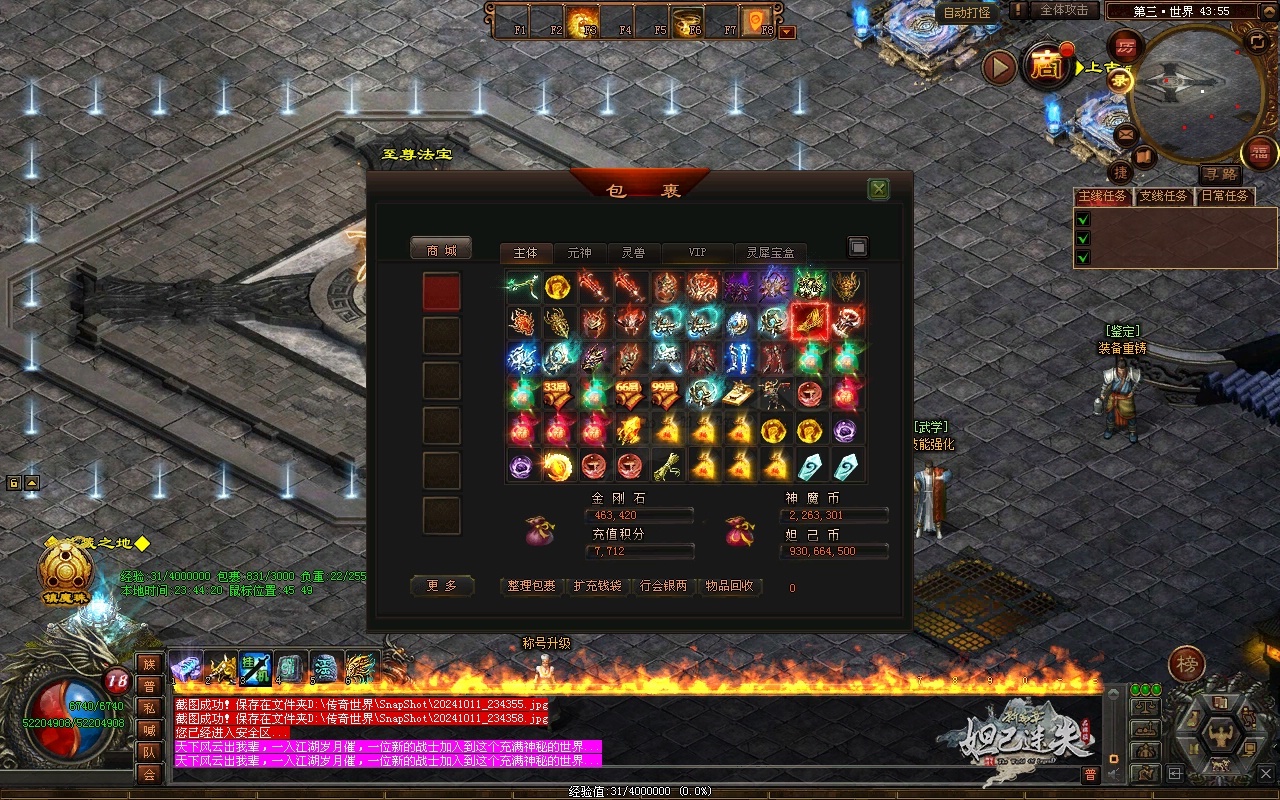Switch to the 元神 bag tab
The height and width of the screenshot is (800, 1280).
(x=579, y=253)
